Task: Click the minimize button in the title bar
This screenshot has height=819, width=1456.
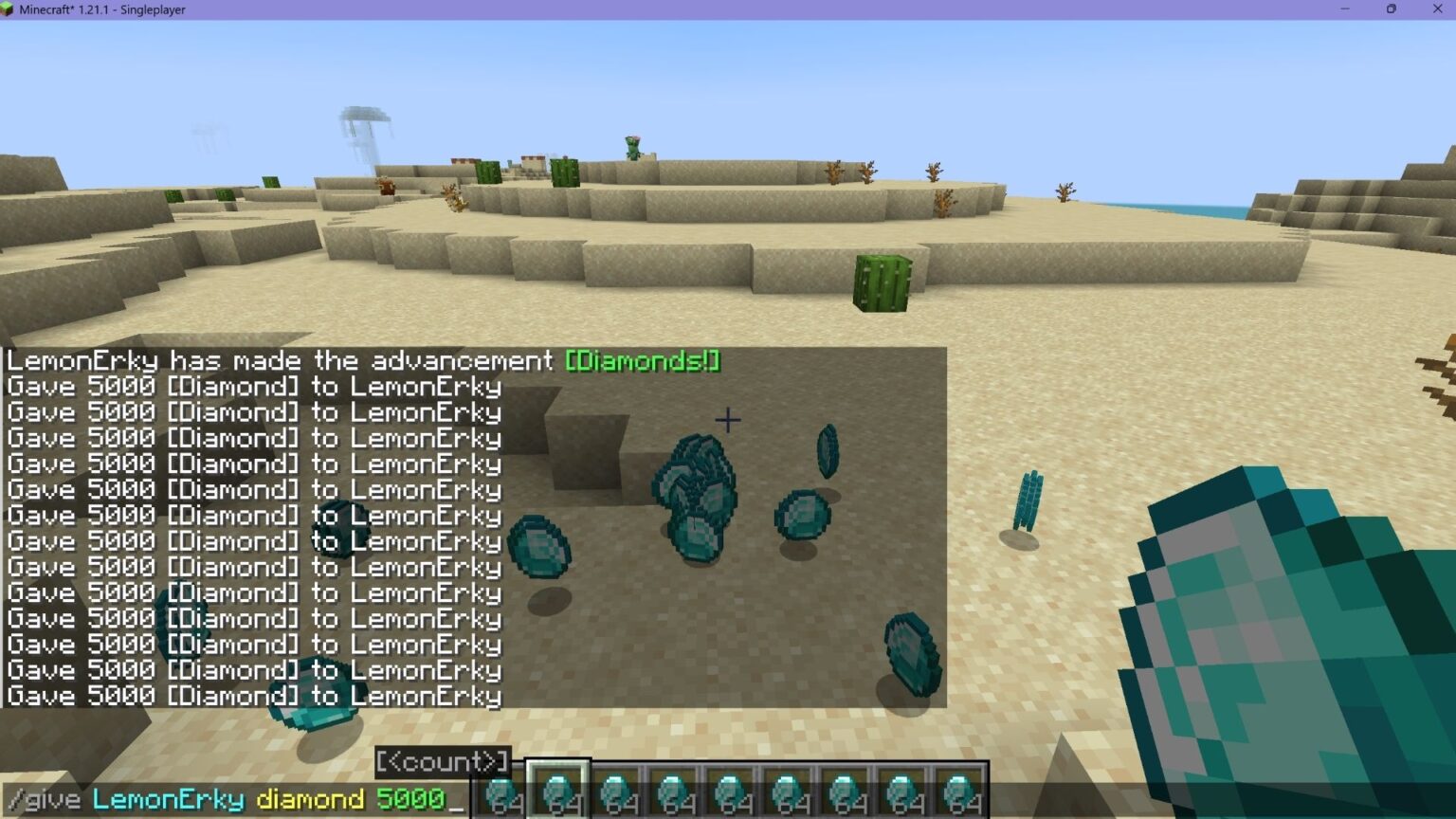Action: coord(1345,9)
